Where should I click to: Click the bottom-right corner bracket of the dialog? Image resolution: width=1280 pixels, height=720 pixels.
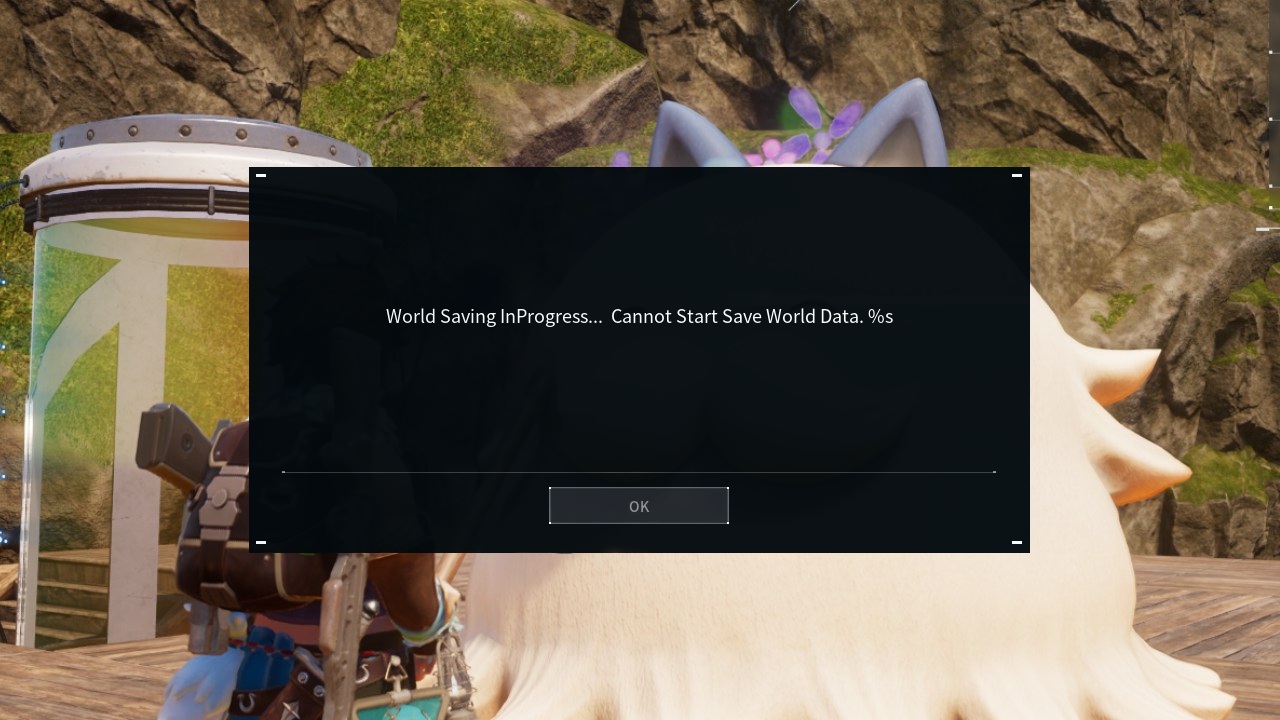pos(1017,542)
